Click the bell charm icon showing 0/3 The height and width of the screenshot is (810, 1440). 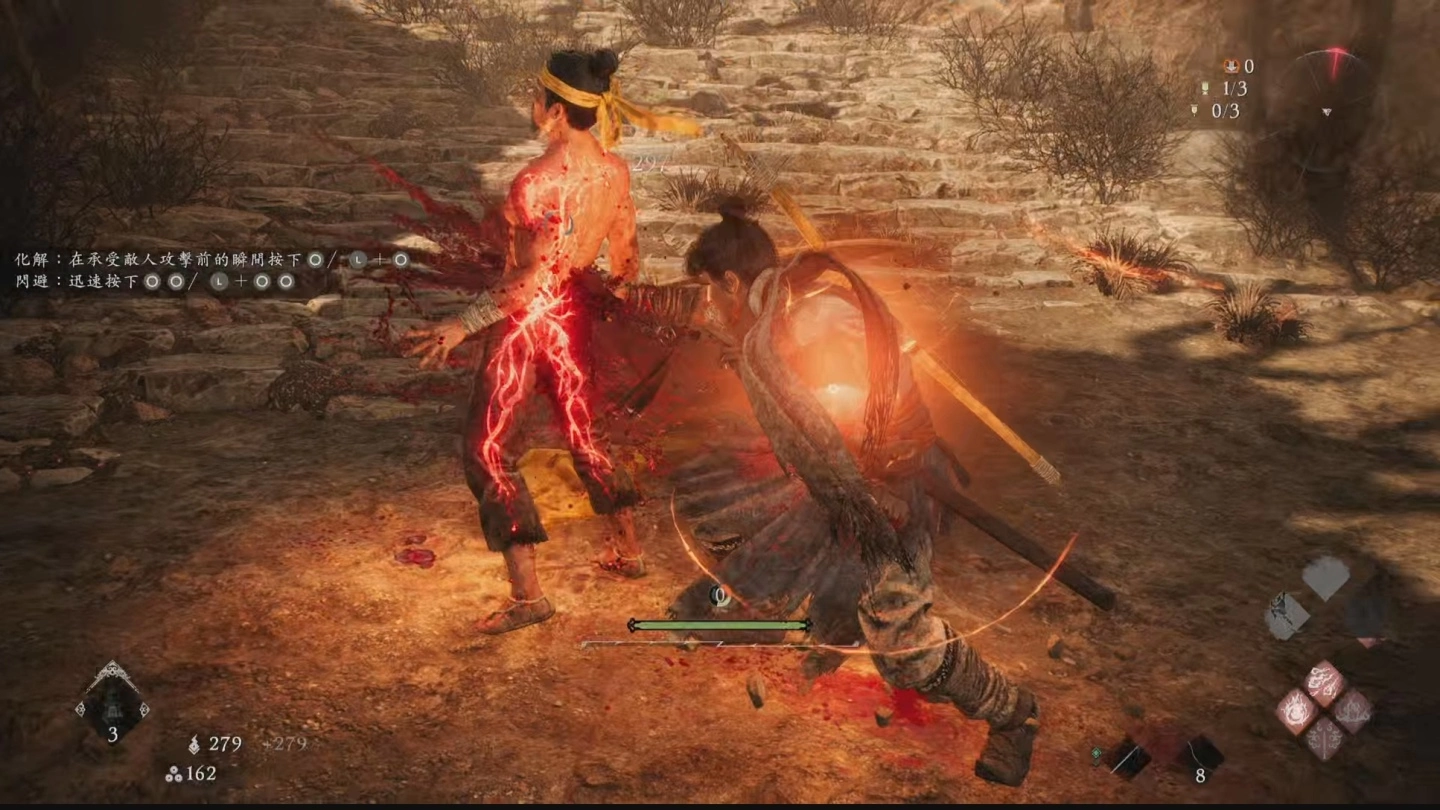[1194, 111]
